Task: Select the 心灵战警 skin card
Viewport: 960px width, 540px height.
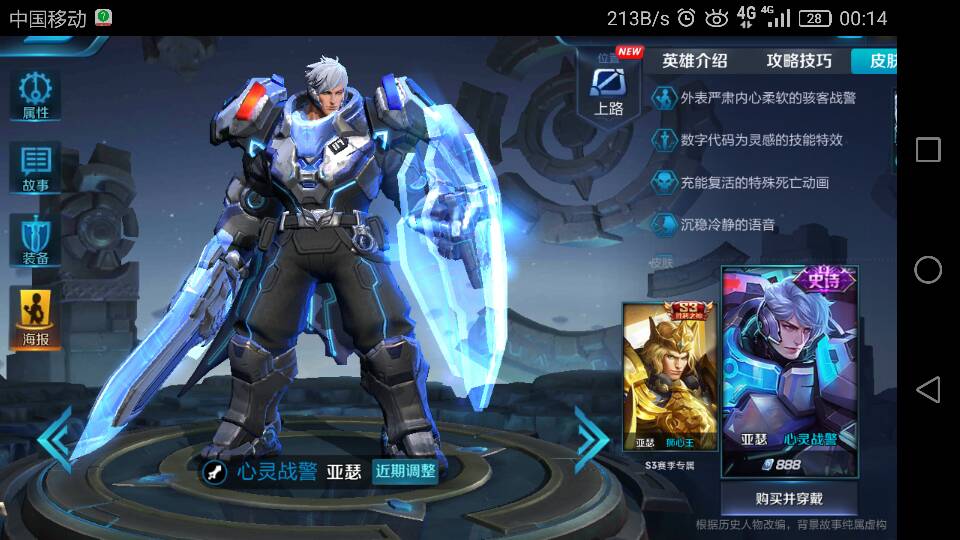Action: click(790, 372)
